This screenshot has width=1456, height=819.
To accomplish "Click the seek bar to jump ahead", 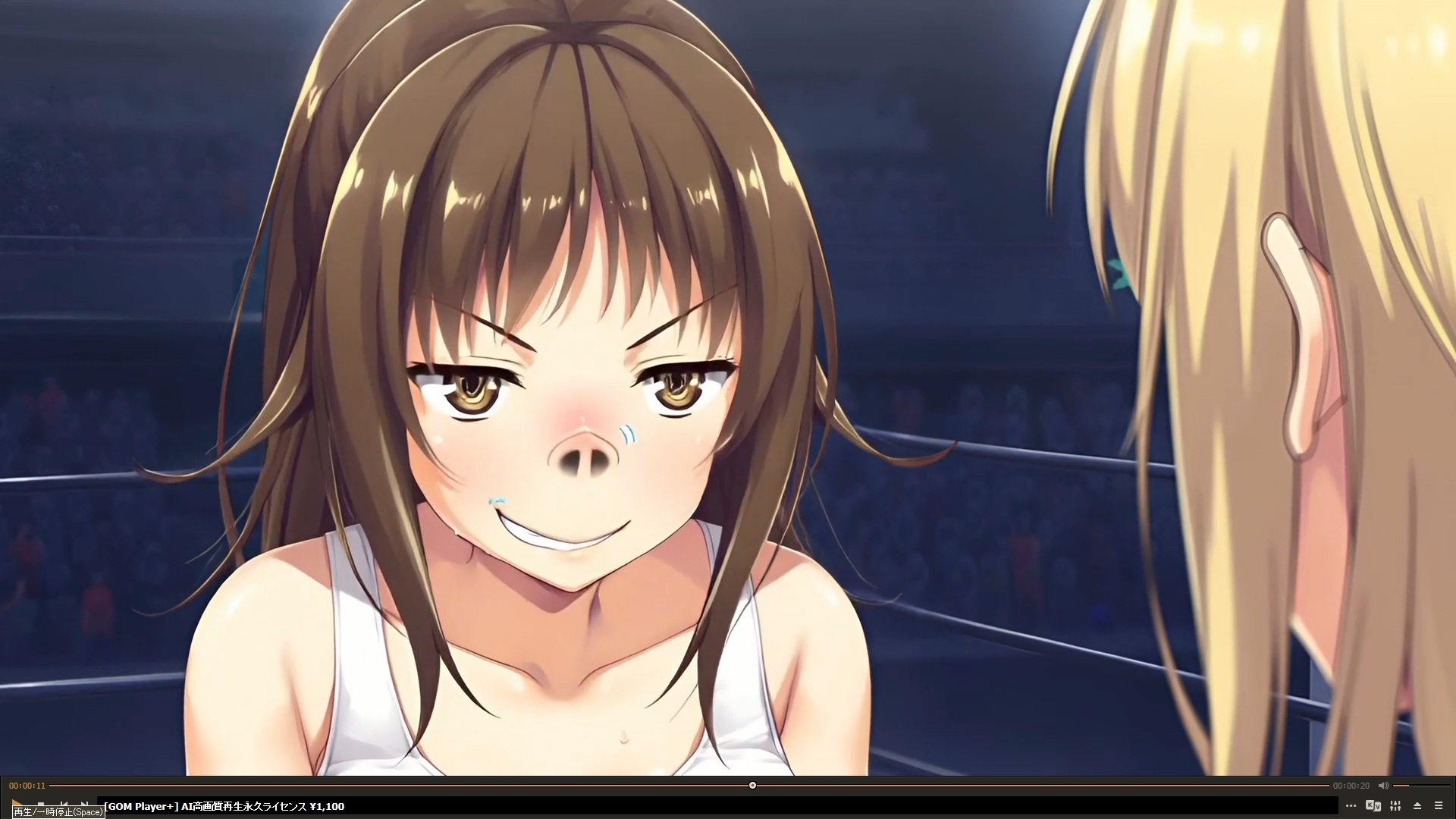I will pyautogui.click(x=986, y=786).
